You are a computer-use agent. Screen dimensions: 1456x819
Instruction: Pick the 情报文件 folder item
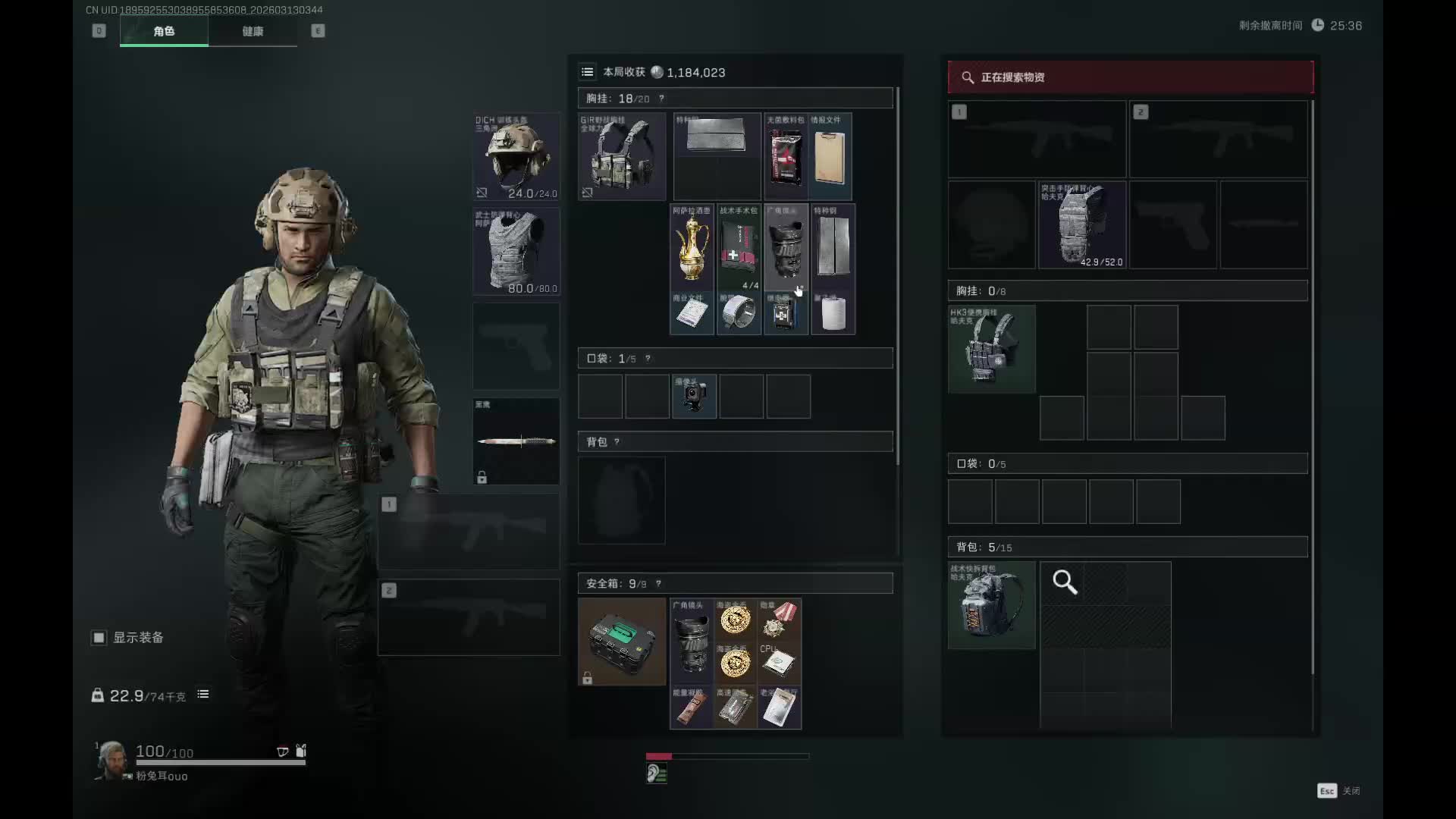click(830, 156)
